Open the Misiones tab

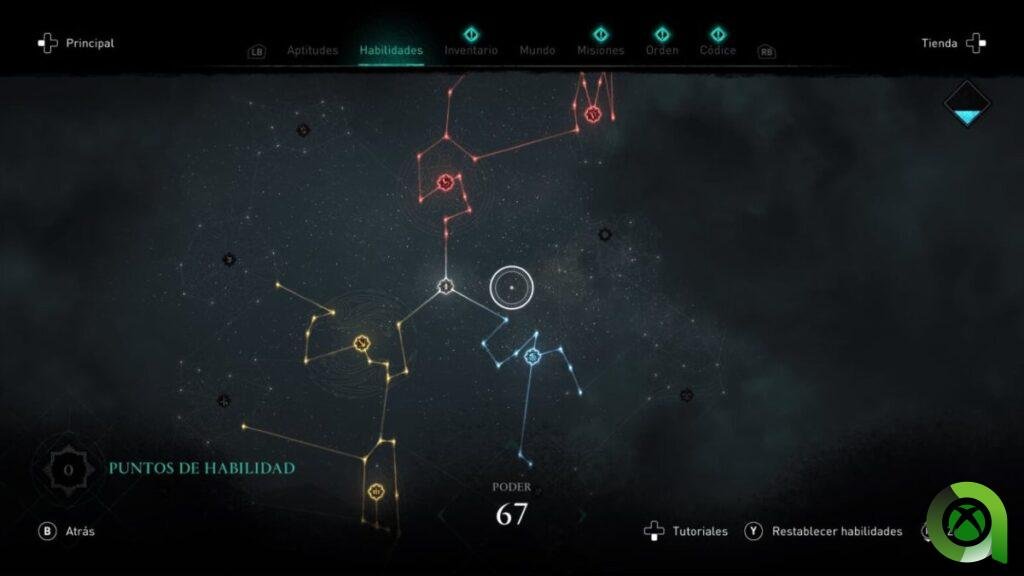click(x=600, y=50)
